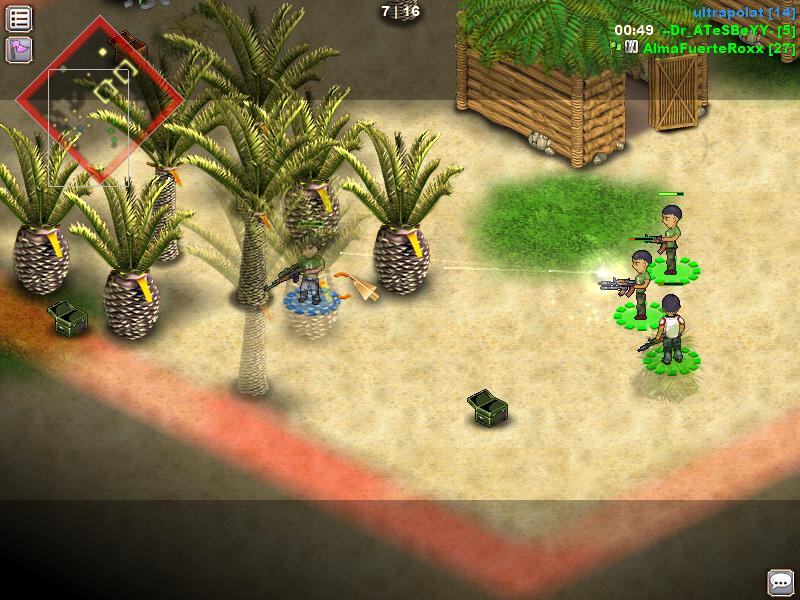Screen dimensions: 800x600
Task: Select the white-shirted soldier on green ring
Action: point(670,330)
